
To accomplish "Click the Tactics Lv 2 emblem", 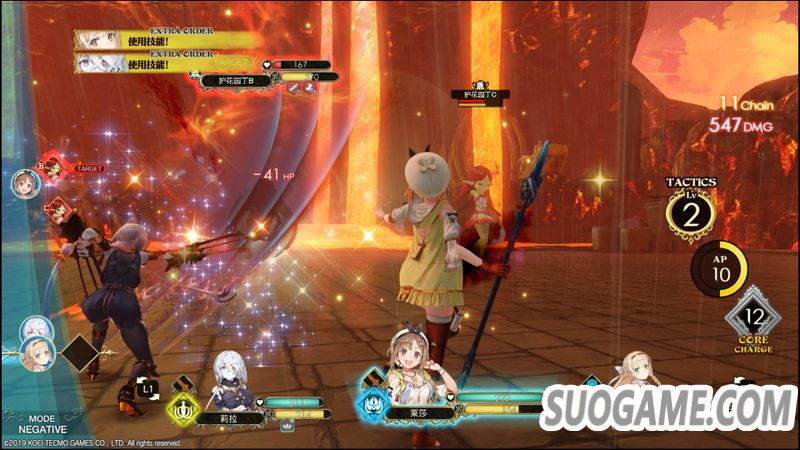I will coord(691,211).
